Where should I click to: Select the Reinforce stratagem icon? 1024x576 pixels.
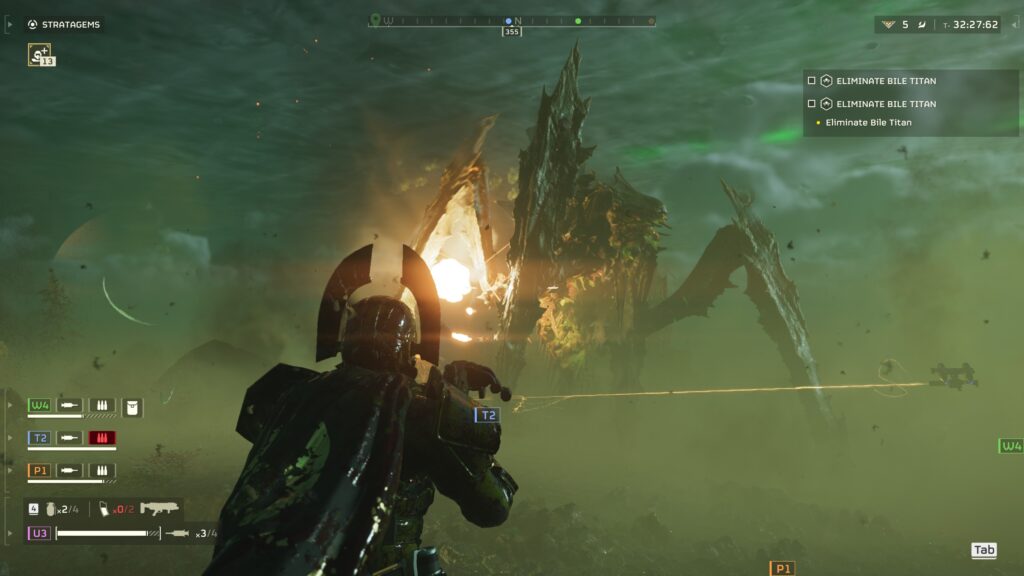coord(40,55)
